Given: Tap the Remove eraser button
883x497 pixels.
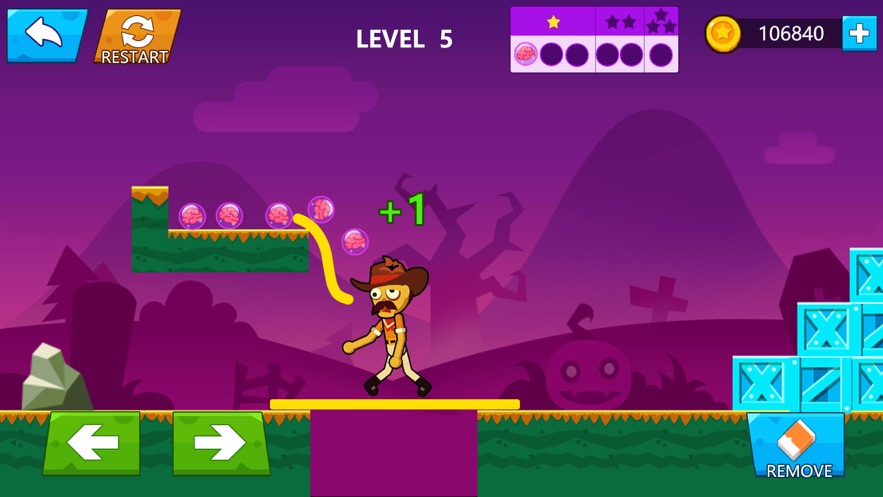Looking at the screenshot, I should click(x=798, y=447).
